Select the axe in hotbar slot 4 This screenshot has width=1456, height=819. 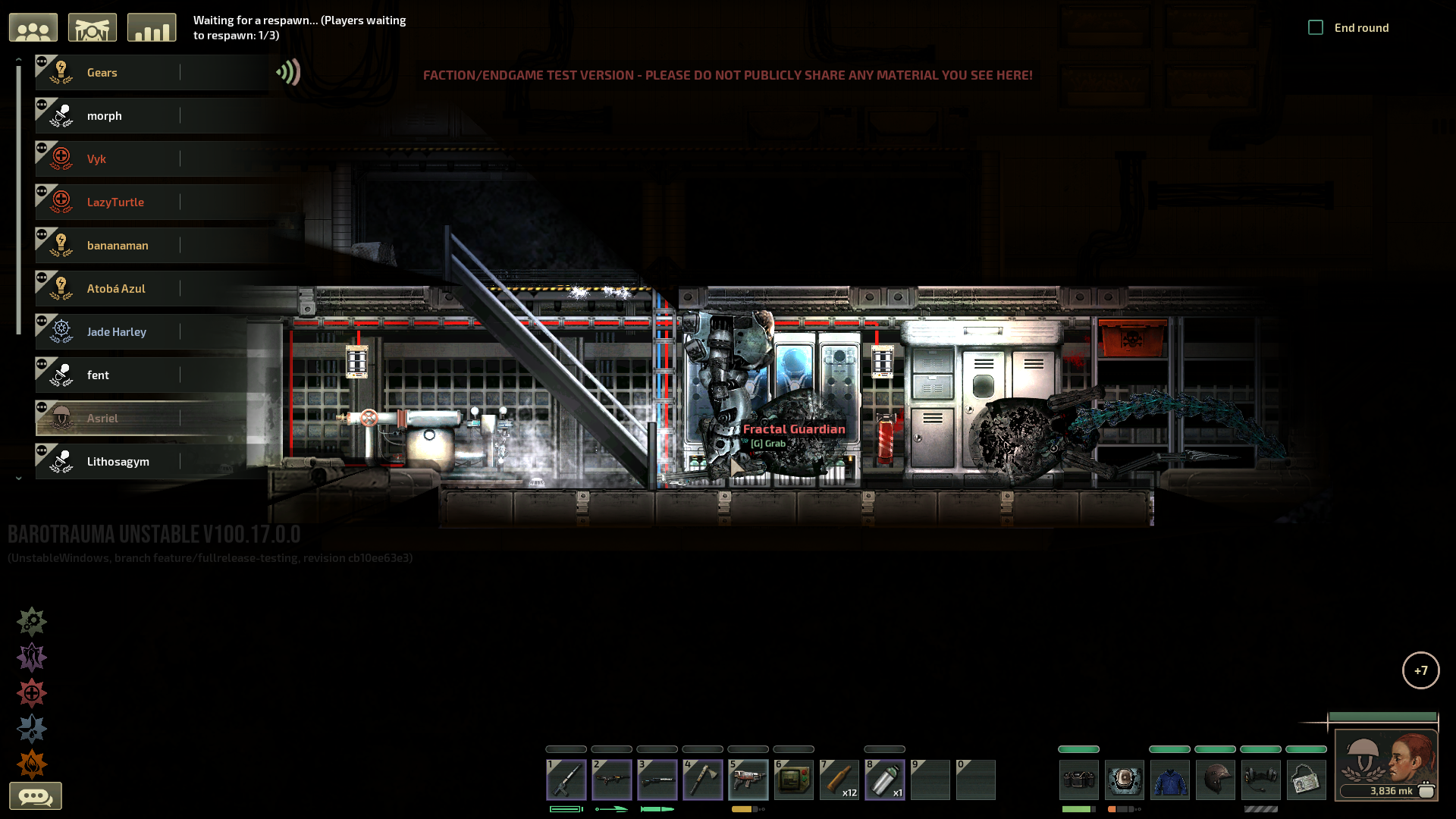click(x=703, y=780)
